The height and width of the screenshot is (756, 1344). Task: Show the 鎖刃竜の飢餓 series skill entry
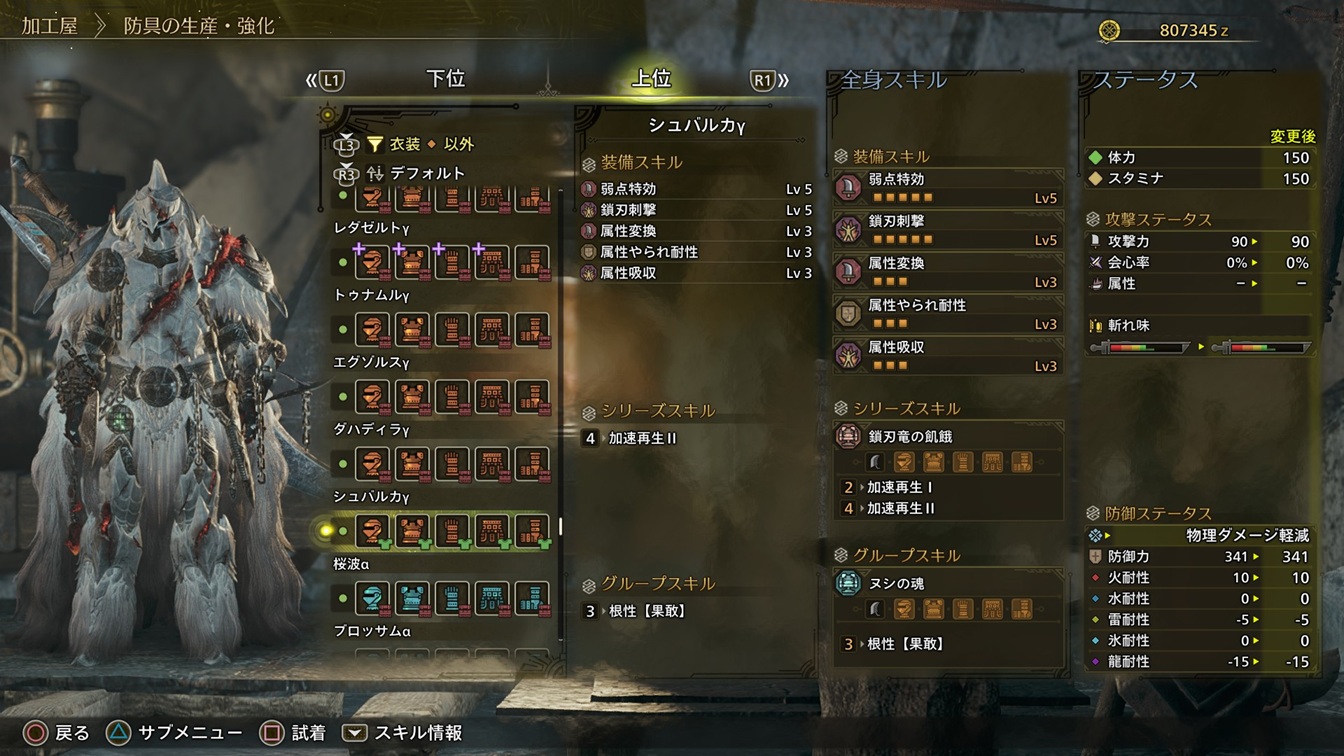tap(947, 436)
